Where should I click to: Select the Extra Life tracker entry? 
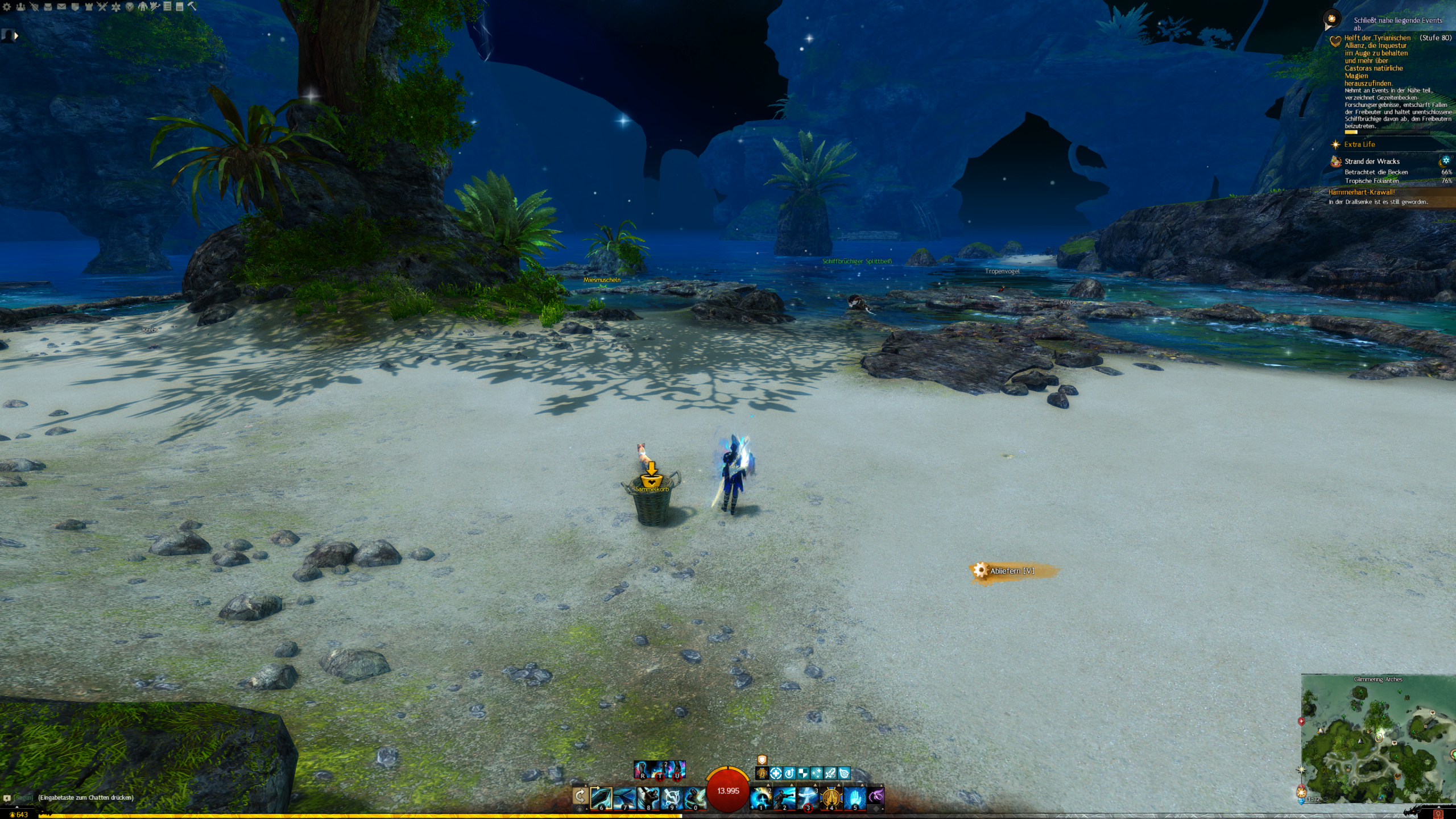[x=1359, y=144]
